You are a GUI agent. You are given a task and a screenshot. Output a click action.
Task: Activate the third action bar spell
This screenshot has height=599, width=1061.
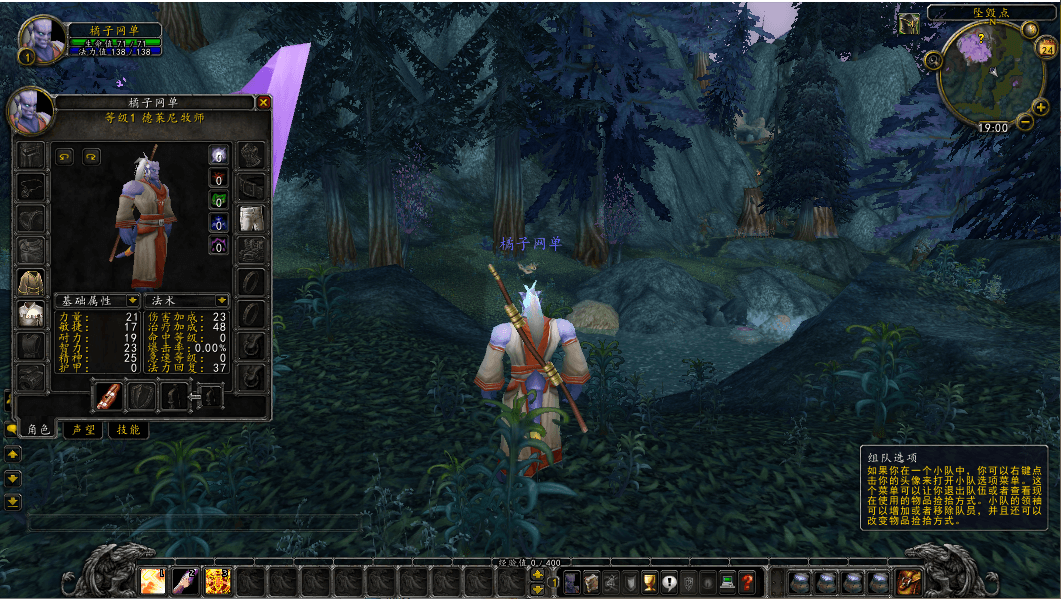tap(217, 580)
